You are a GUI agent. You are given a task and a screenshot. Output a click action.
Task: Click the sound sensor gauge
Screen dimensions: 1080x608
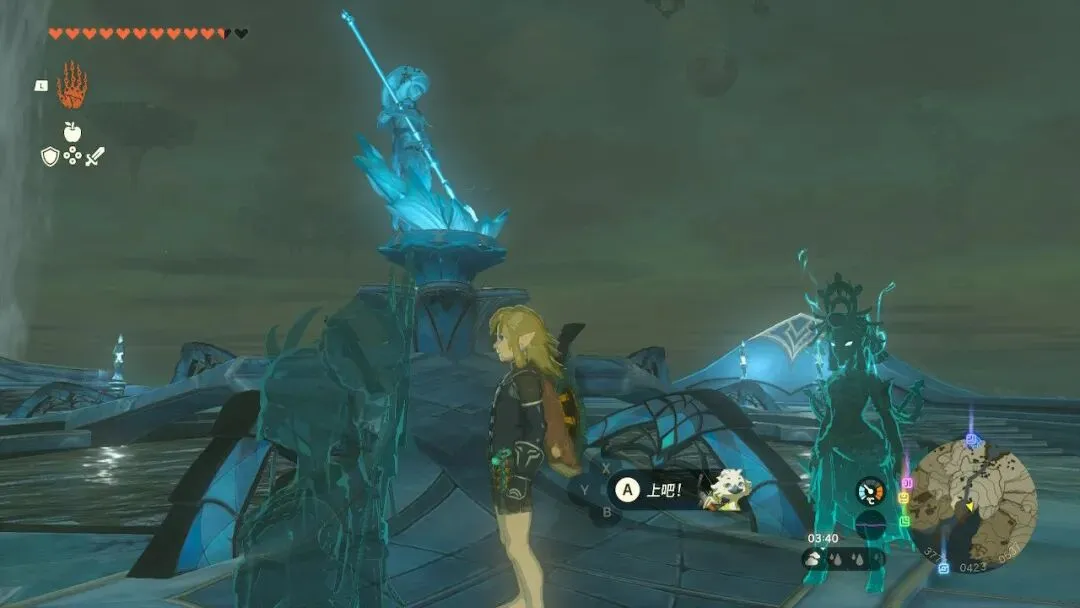[x=871, y=524]
